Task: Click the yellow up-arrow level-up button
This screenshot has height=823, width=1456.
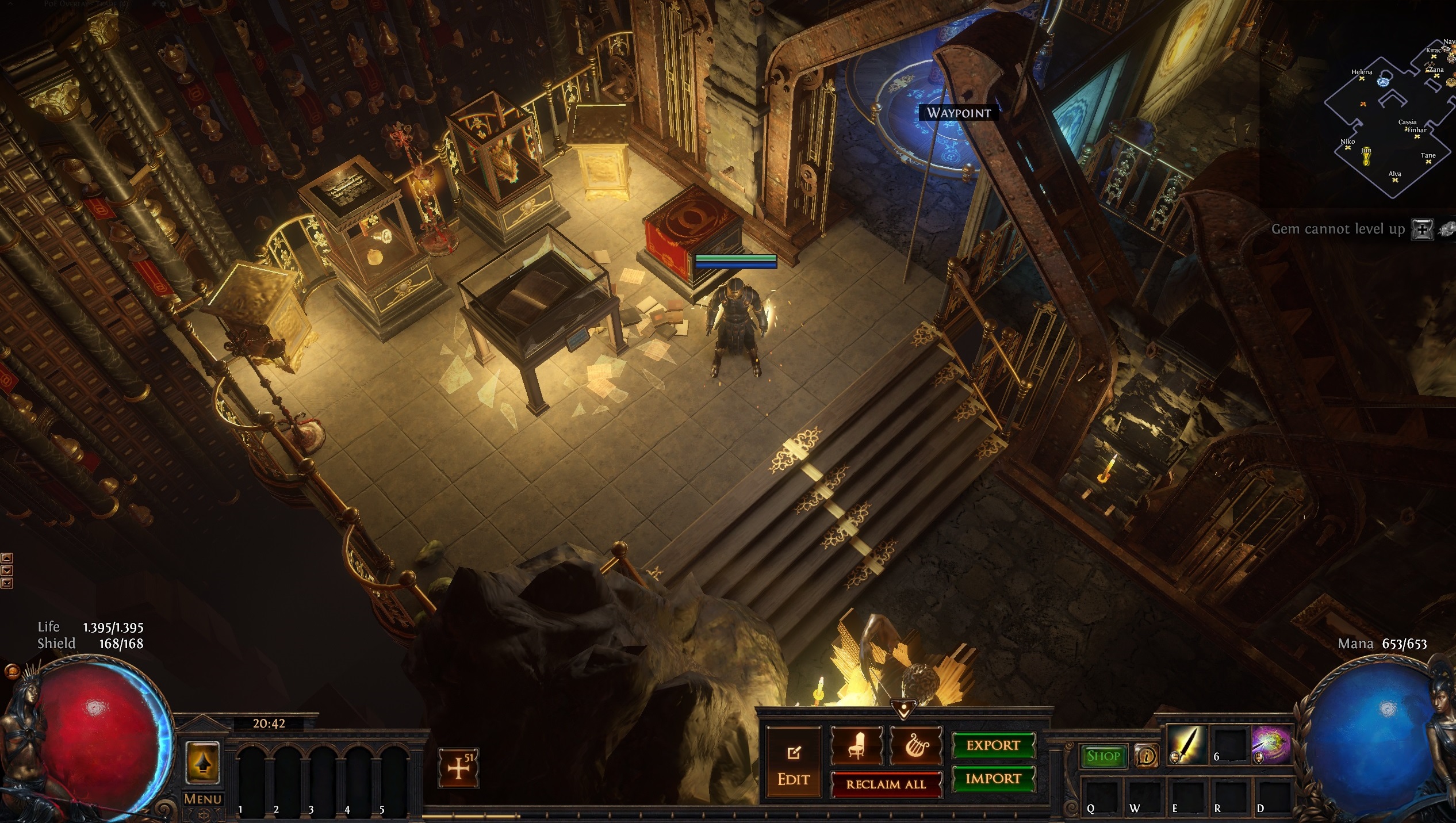Action: [x=202, y=763]
